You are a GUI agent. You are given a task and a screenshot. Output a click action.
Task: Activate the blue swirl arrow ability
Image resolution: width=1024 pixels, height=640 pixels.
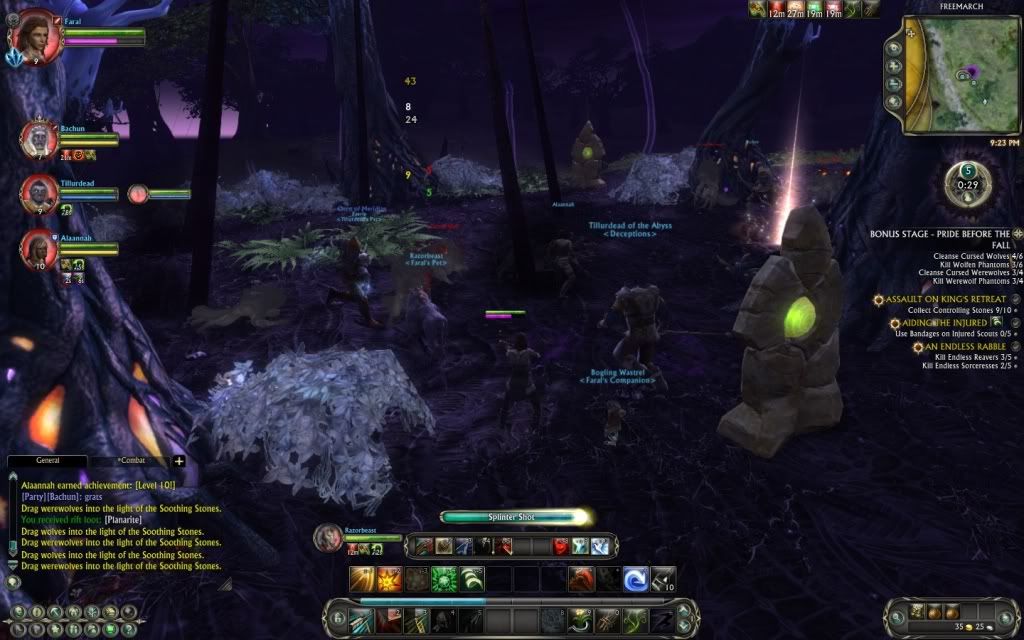tap(635, 579)
